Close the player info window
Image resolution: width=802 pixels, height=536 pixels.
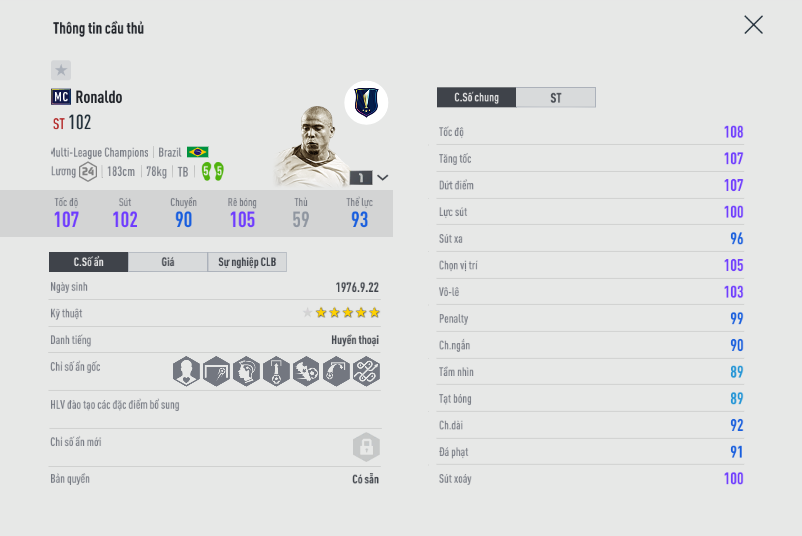(x=753, y=25)
